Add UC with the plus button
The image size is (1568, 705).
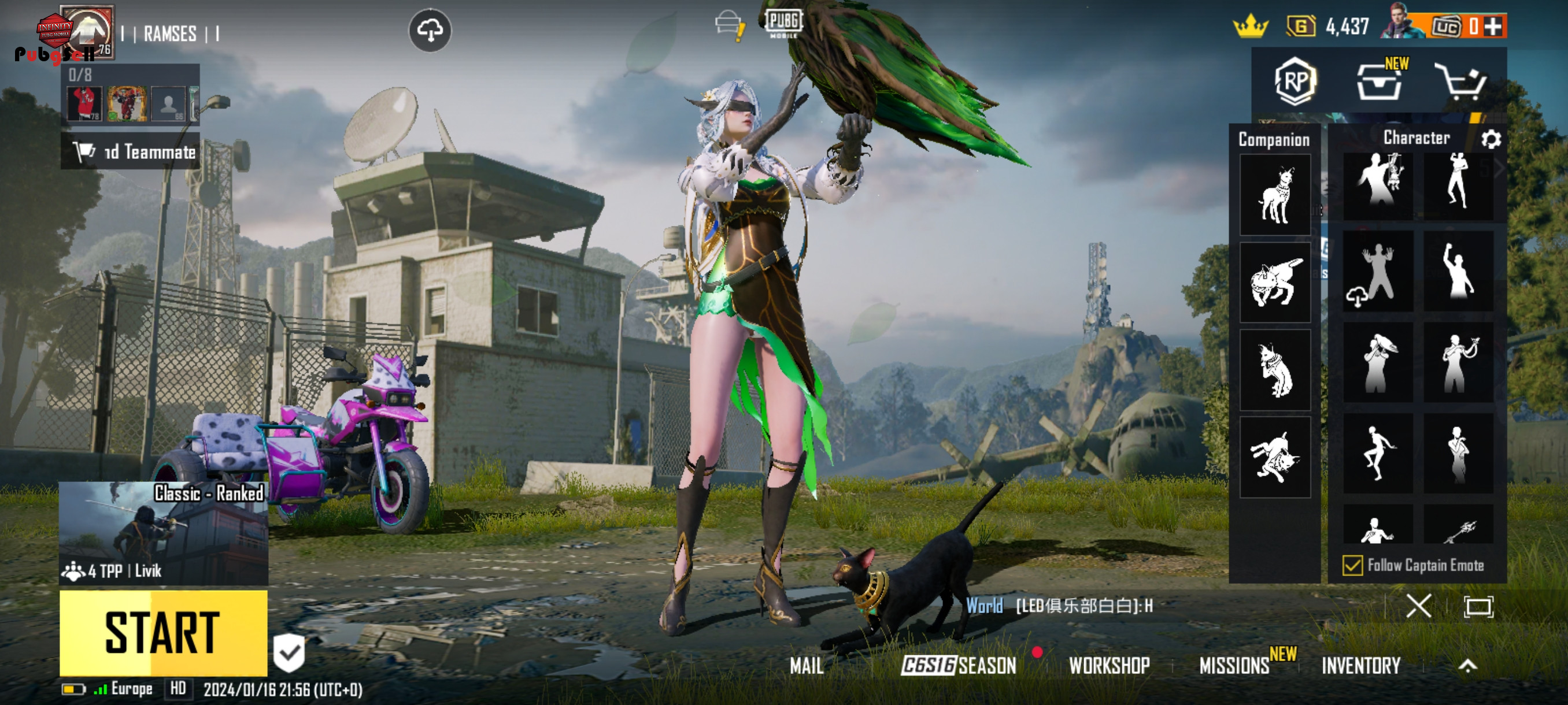click(x=1493, y=26)
